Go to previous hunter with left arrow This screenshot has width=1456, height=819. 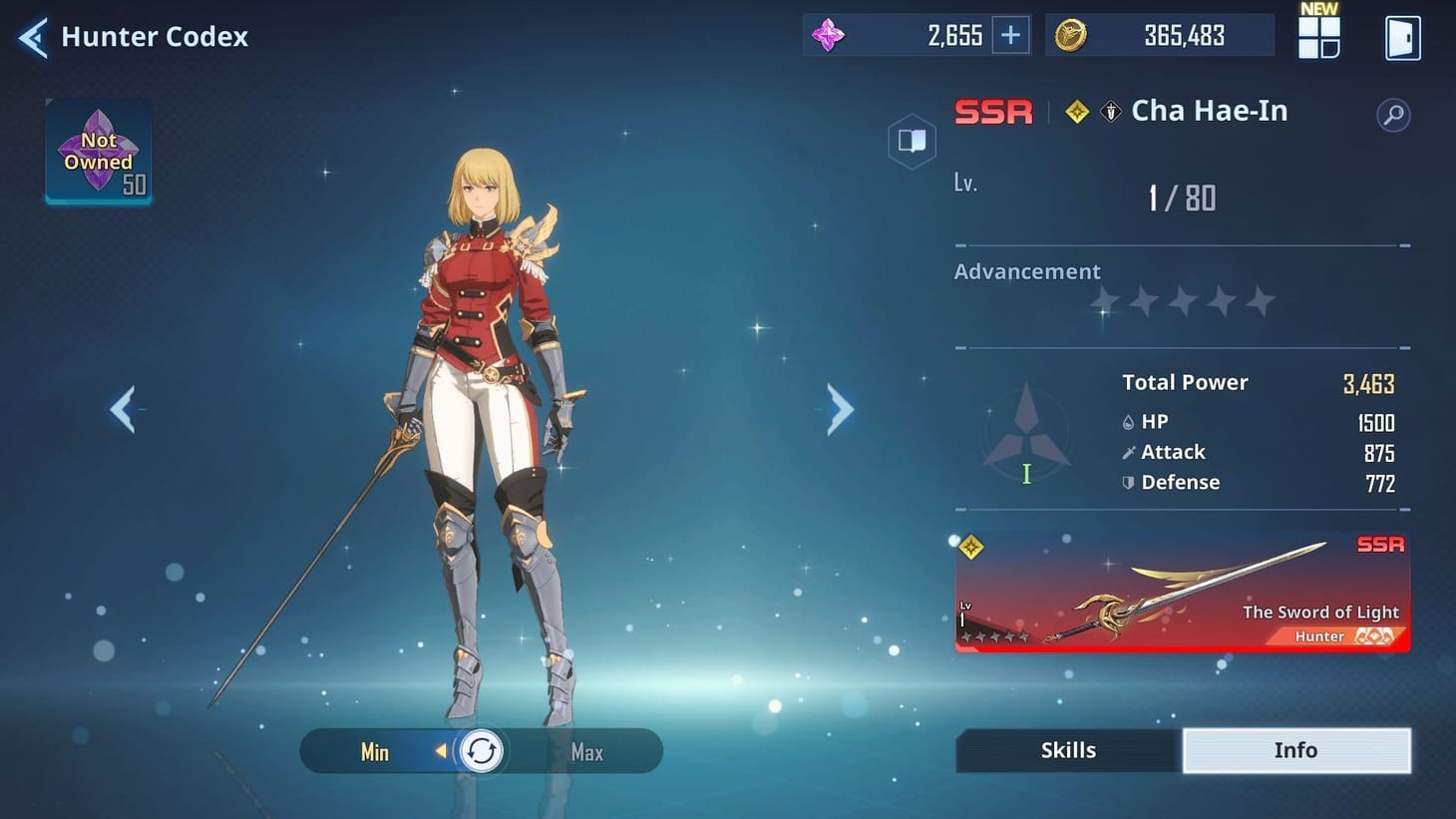point(124,409)
